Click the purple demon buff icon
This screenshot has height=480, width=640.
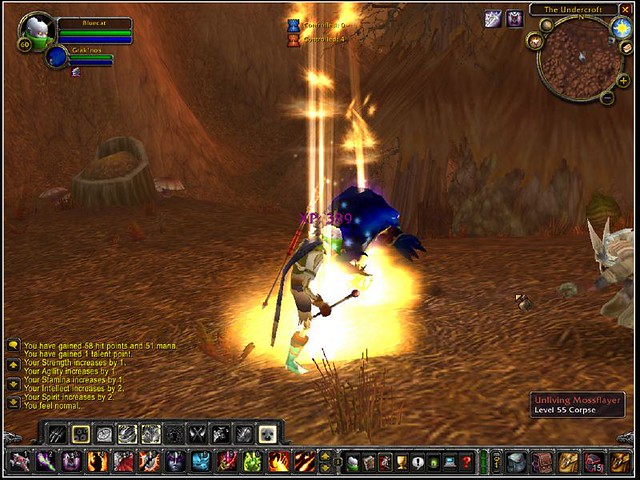(x=514, y=18)
